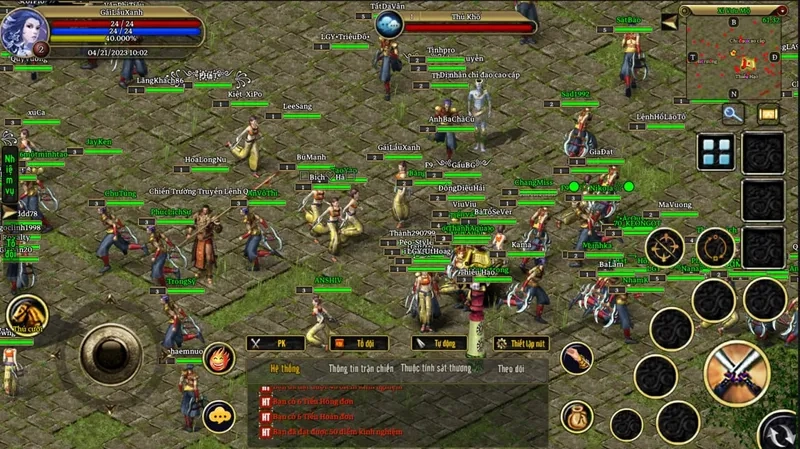Open the blue four-square grid menu
Image resolution: width=800 pixels, height=449 pixels.
coord(716,153)
